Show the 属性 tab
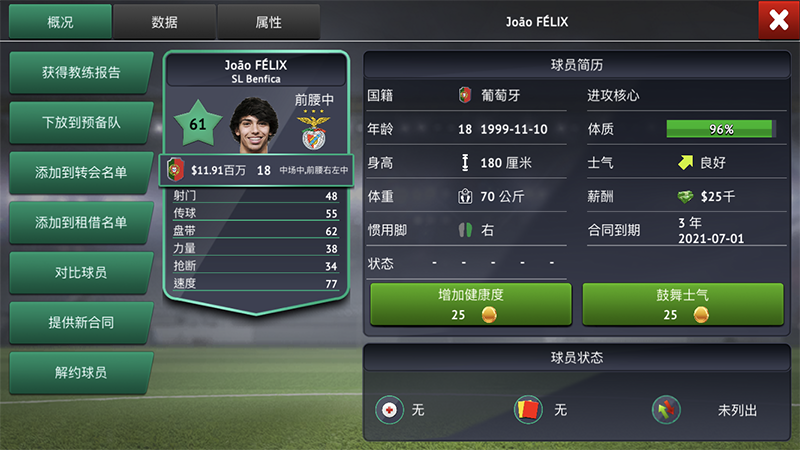 tap(268, 21)
